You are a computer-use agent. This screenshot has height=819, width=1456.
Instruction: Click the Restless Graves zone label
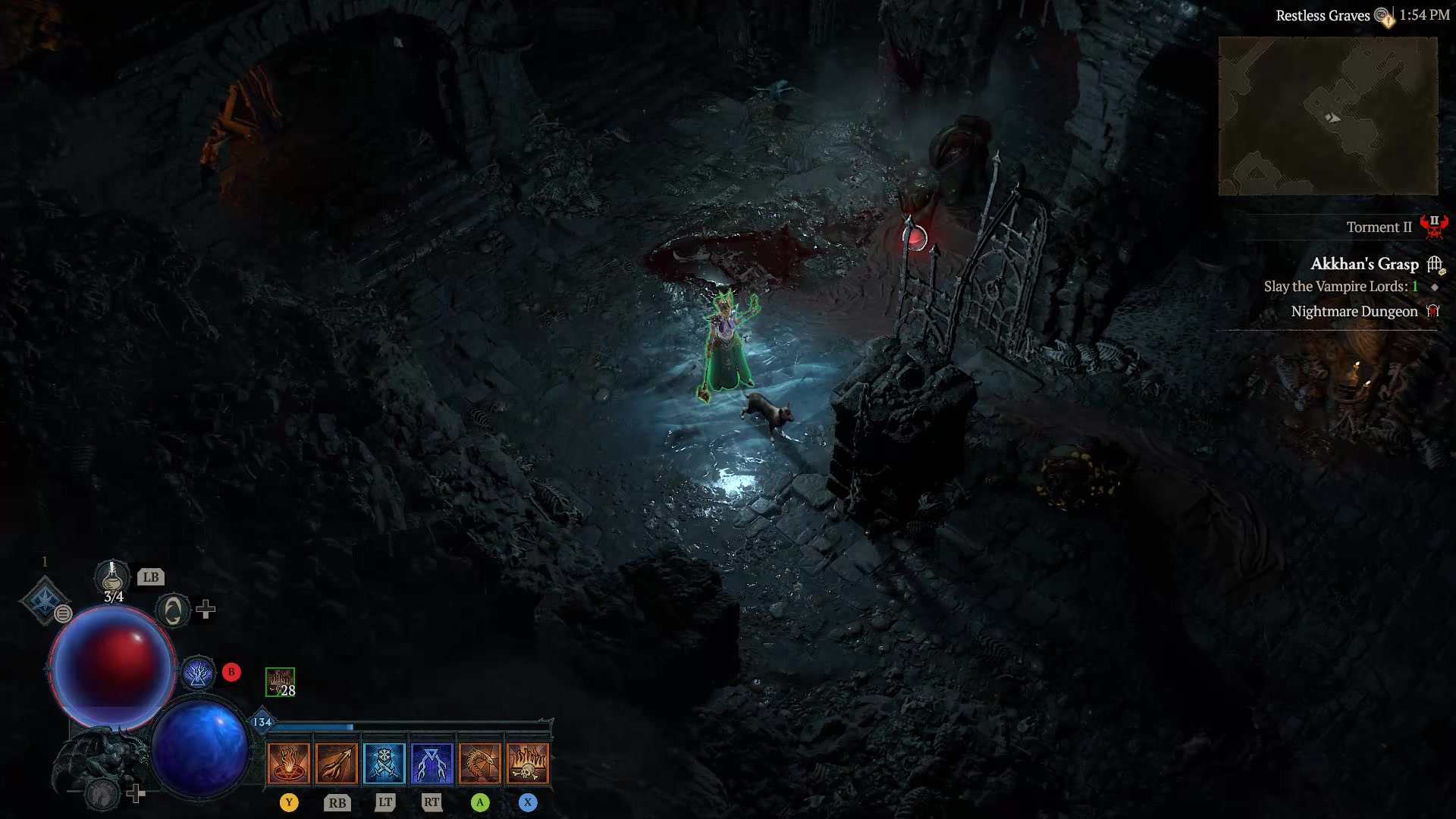tap(1323, 14)
